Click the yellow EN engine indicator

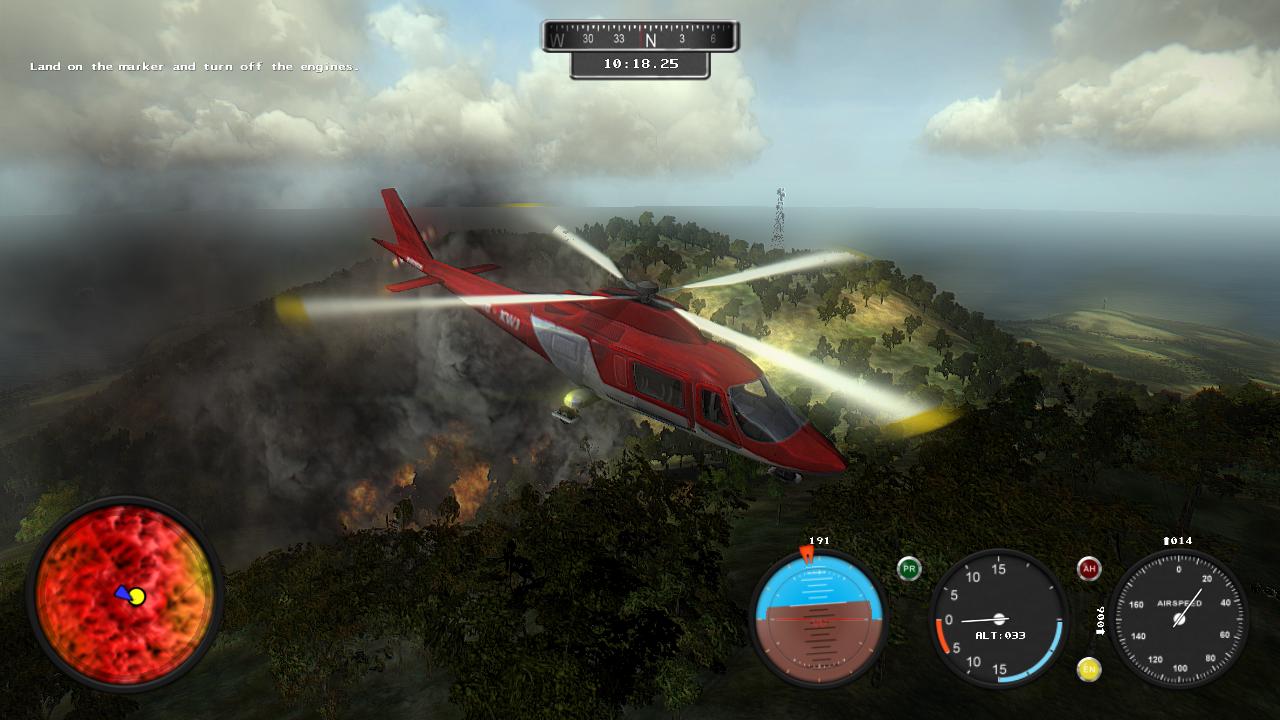pyautogui.click(x=1089, y=669)
